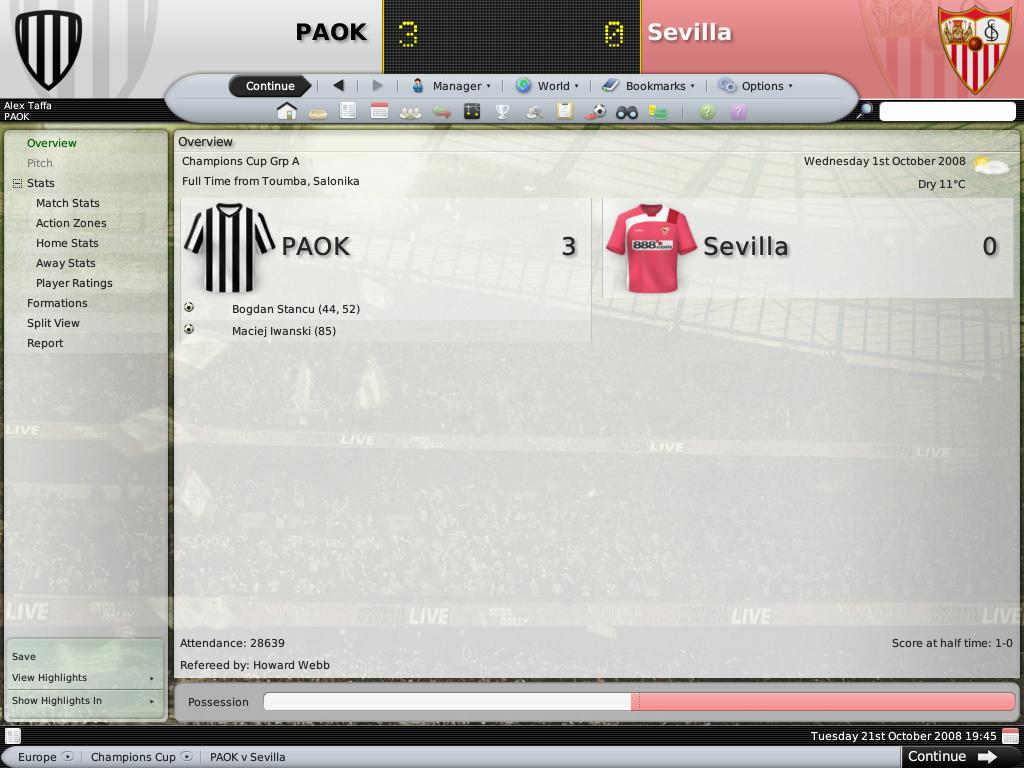The height and width of the screenshot is (768, 1024).
Task: Open the View Highlights submenu
Action: (x=82, y=678)
